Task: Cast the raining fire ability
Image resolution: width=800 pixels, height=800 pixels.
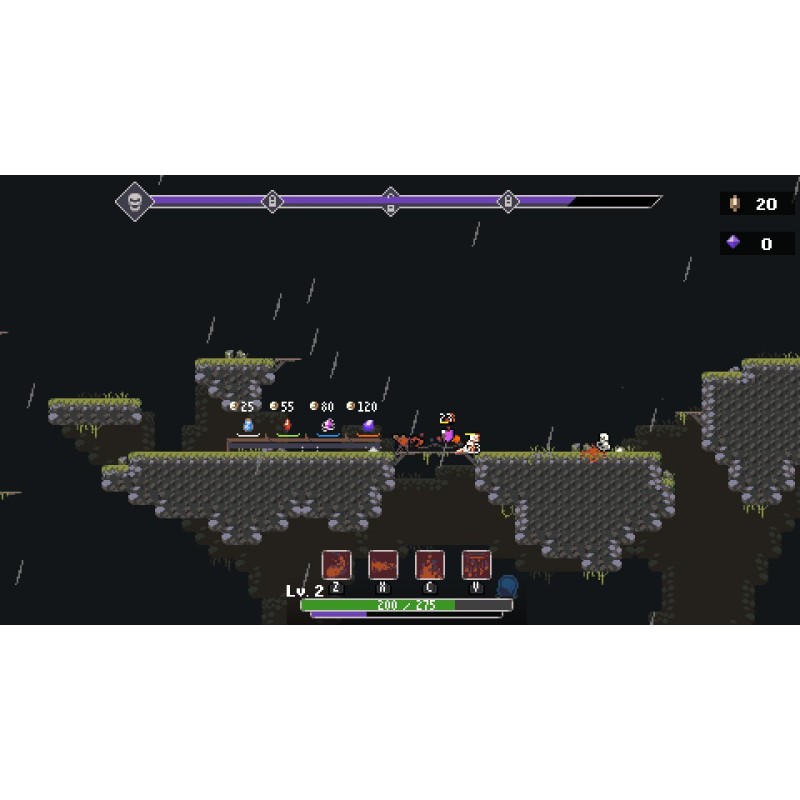Action: pyautogui.click(x=476, y=565)
